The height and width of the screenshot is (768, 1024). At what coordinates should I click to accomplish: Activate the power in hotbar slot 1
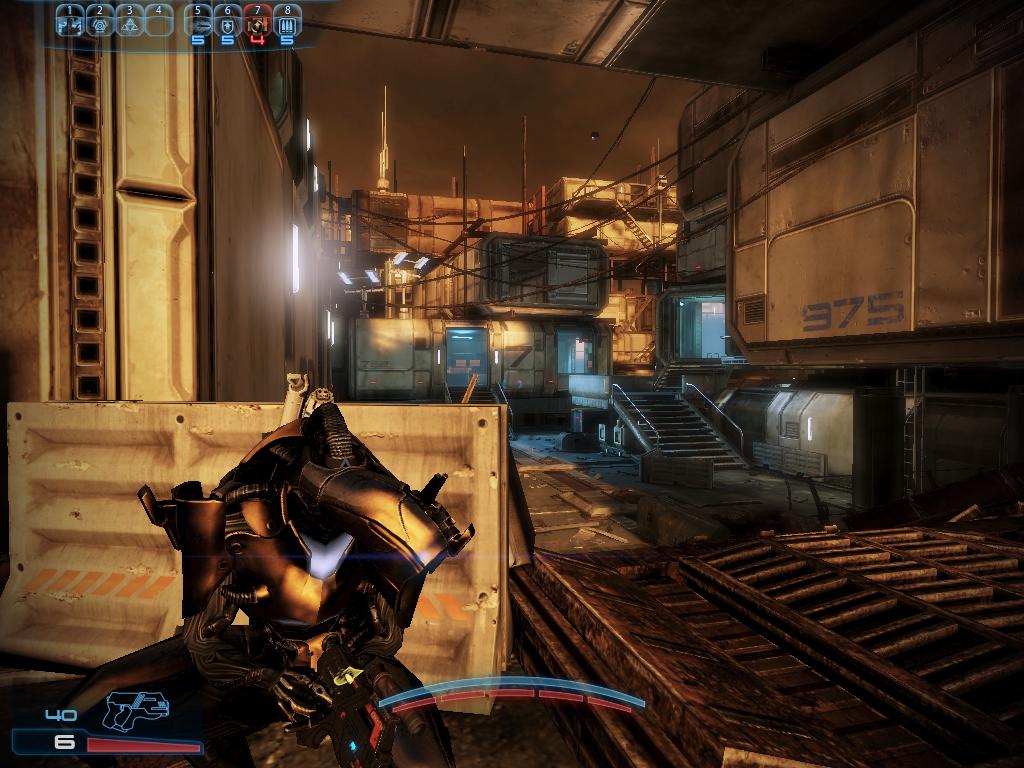(x=69, y=24)
